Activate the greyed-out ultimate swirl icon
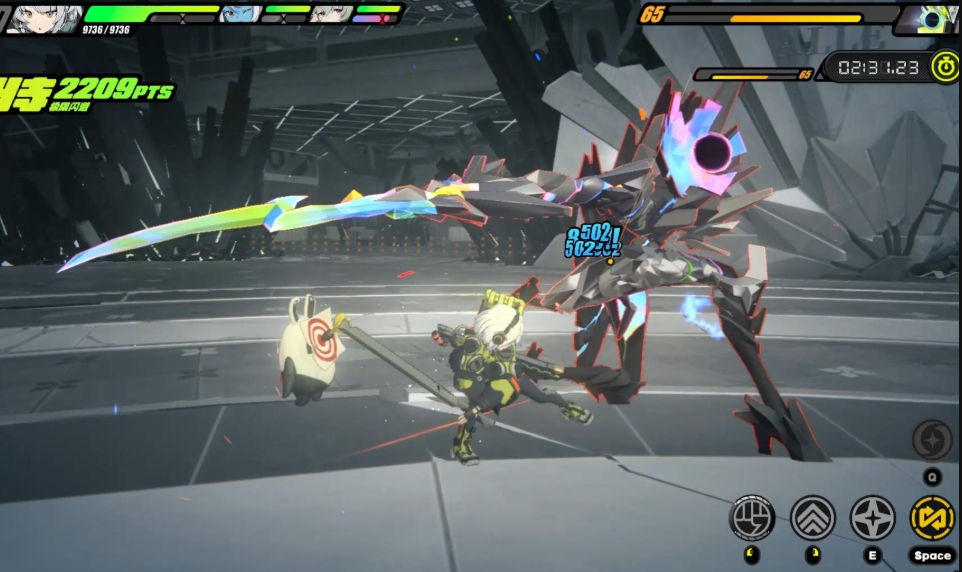This screenshot has height=572, width=962. (932, 440)
